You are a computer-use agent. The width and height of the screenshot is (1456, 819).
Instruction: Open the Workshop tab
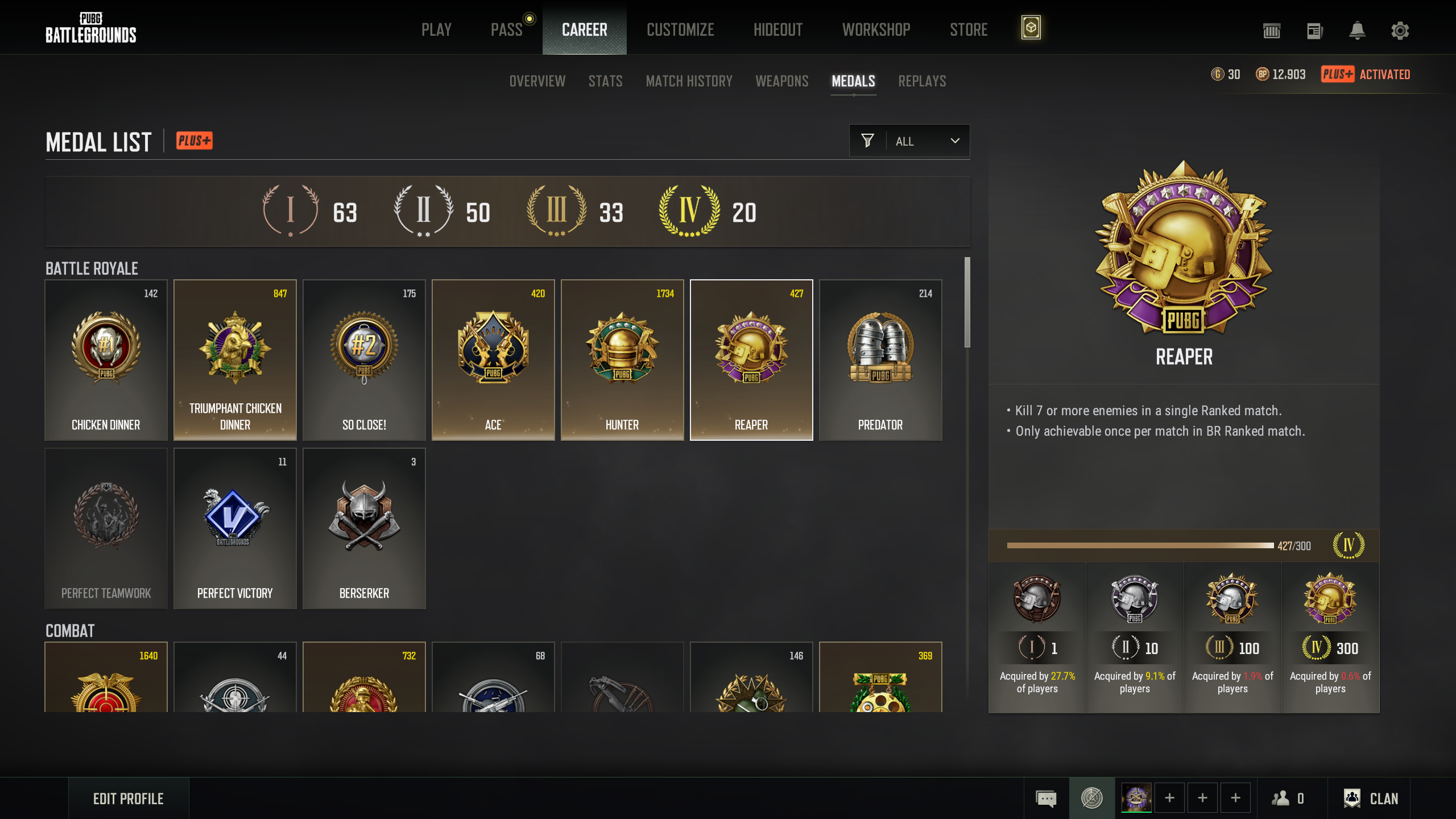pyautogui.click(x=876, y=30)
